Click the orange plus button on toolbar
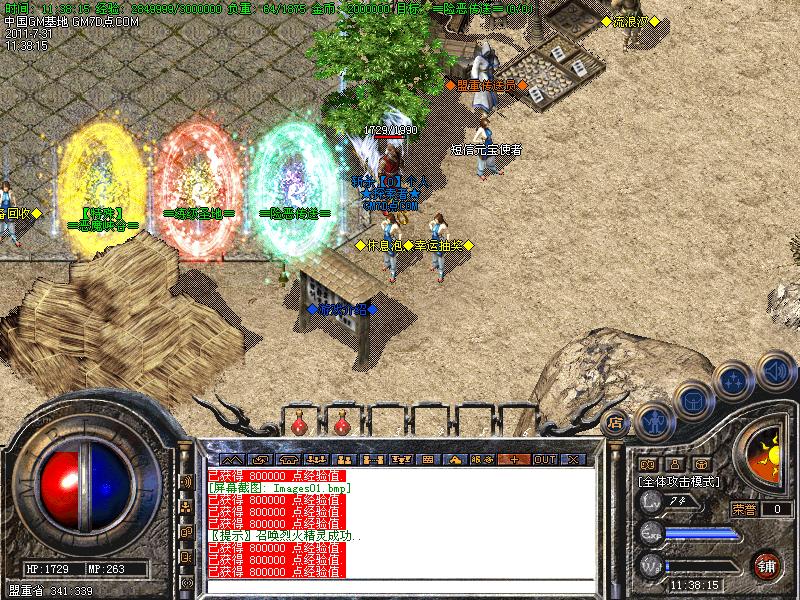 tap(514, 459)
